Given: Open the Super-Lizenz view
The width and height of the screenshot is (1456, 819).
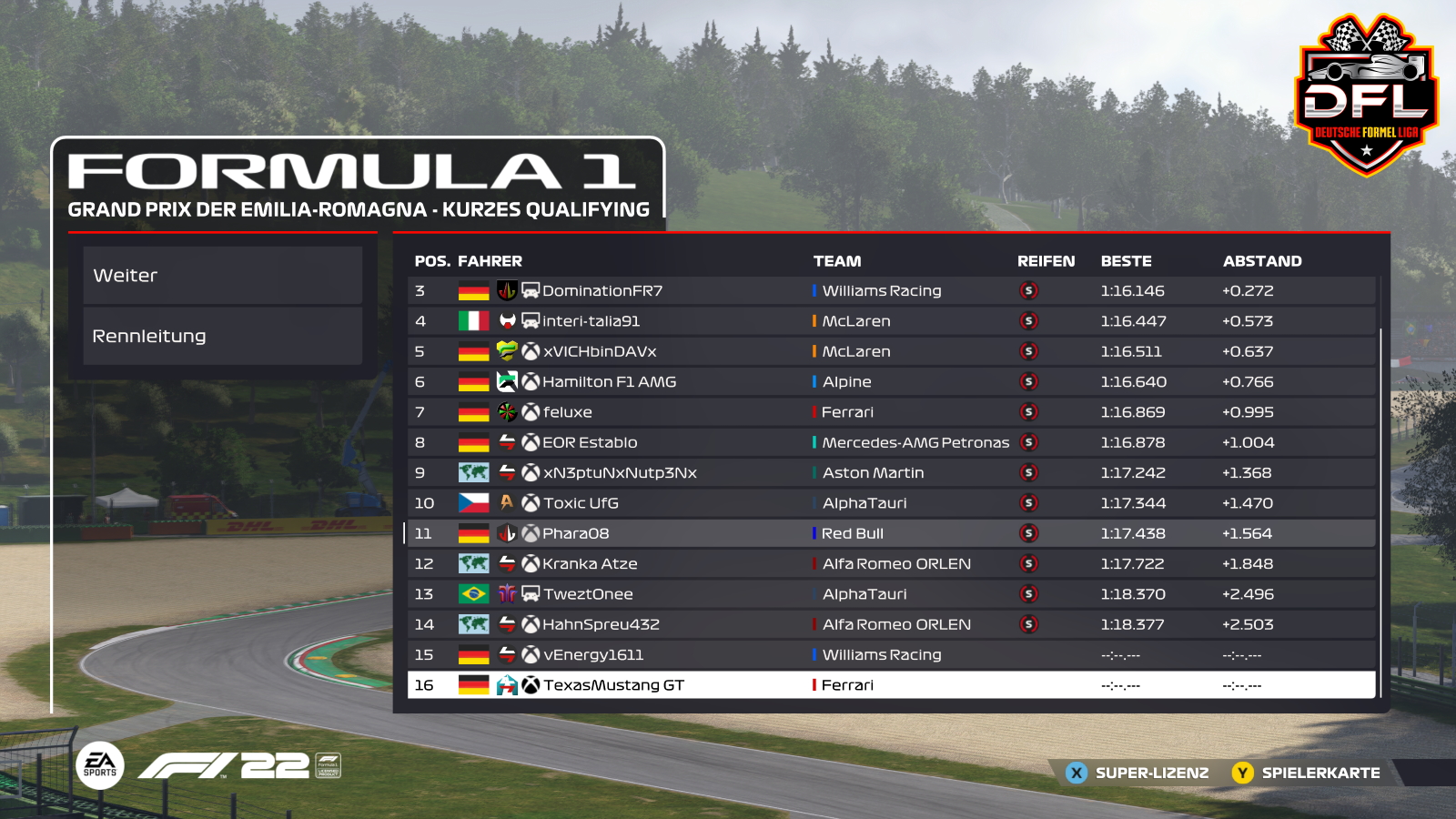Looking at the screenshot, I should pos(1138,773).
